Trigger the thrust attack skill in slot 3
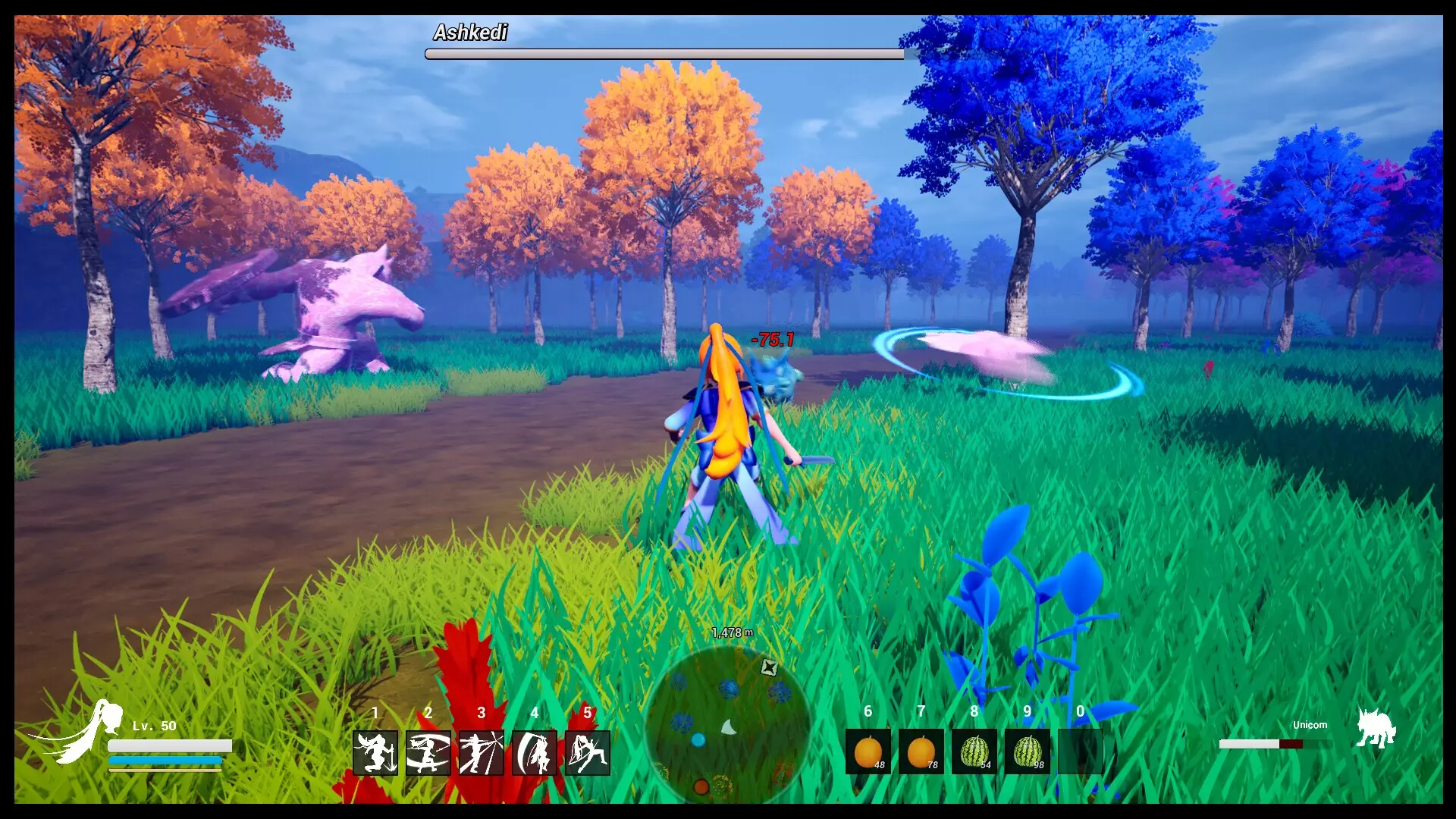The image size is (1456, 819). pyautogui.click(x=482, y=752)
